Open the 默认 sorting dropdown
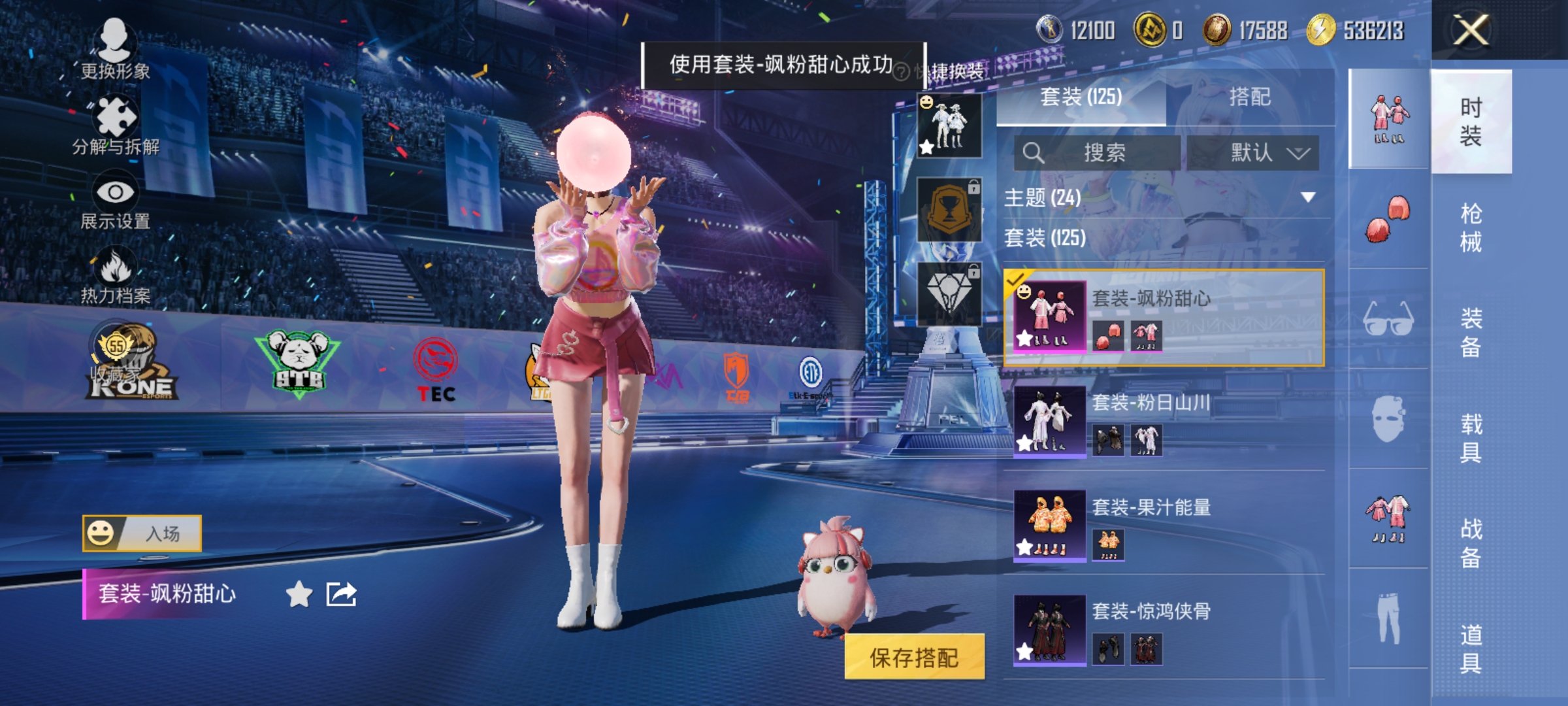 (x=1269, y=152)
